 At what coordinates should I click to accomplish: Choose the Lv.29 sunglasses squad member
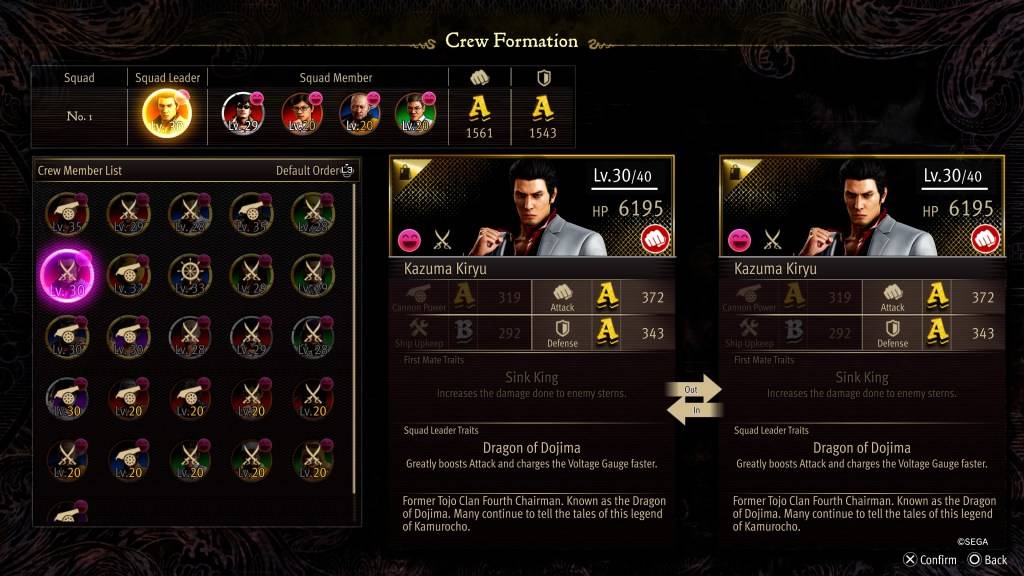(x=241, y=113)
